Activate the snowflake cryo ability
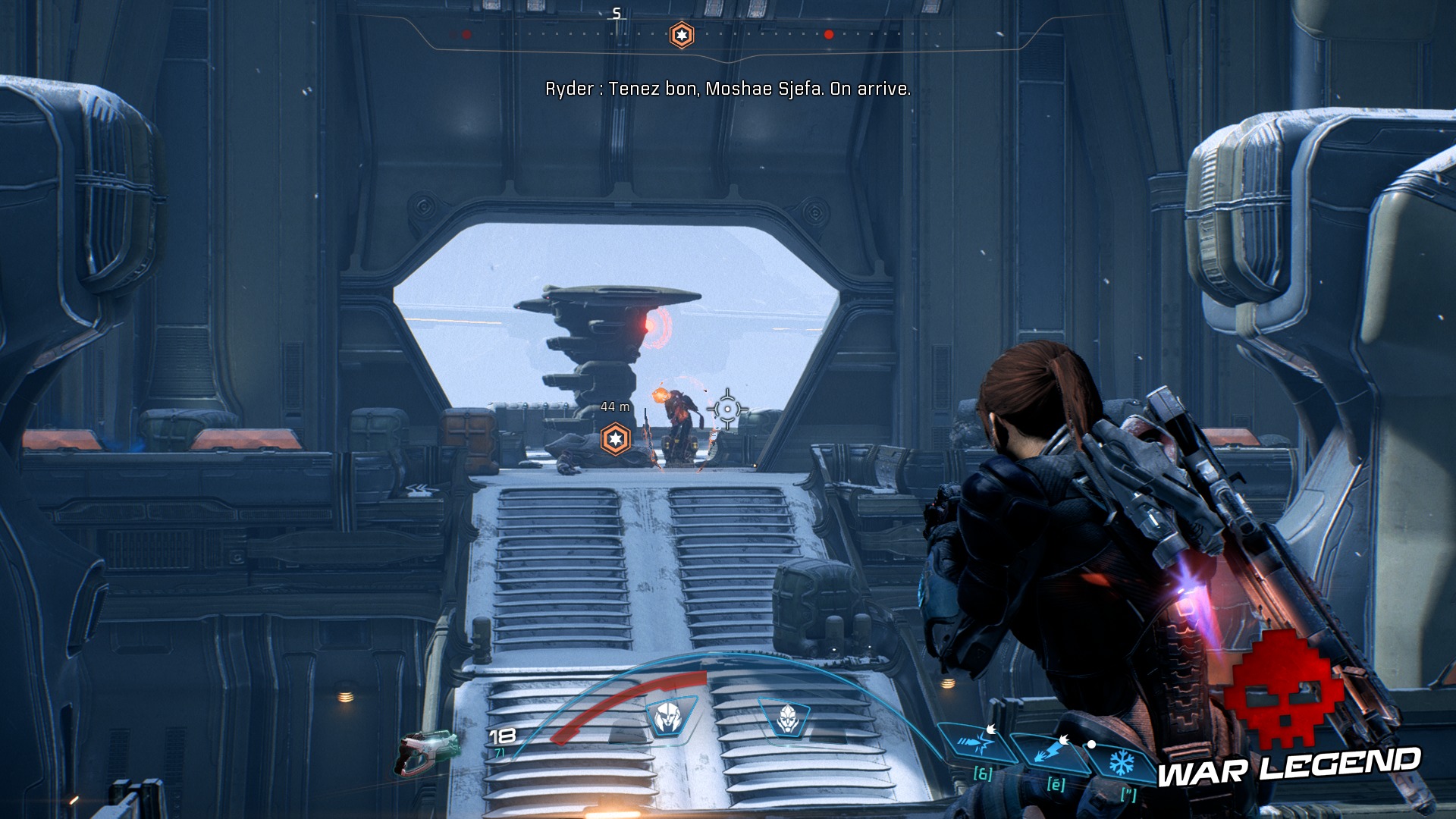 pyautogui.click(x=1121, y=761)
